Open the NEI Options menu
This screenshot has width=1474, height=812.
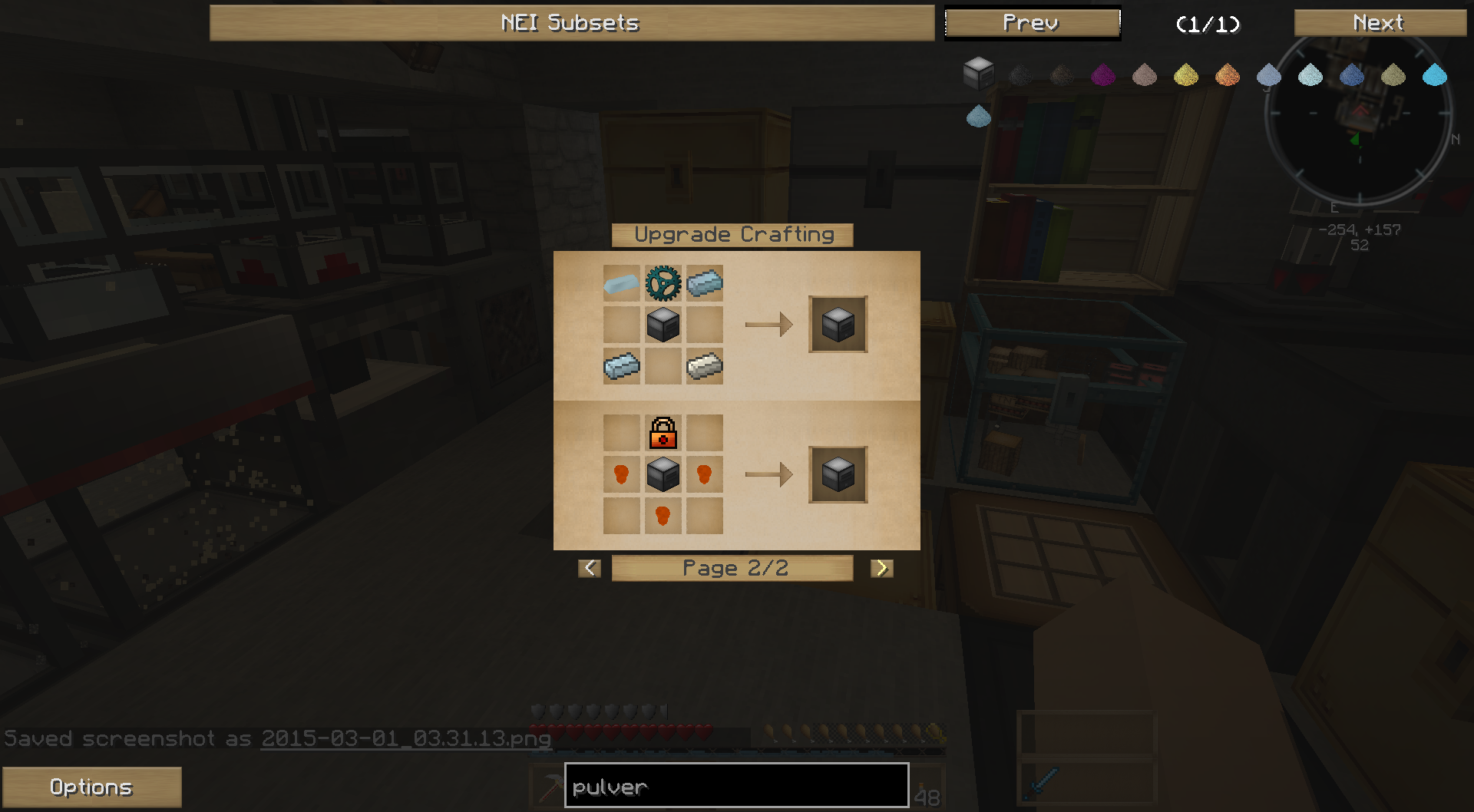[91, 787]
